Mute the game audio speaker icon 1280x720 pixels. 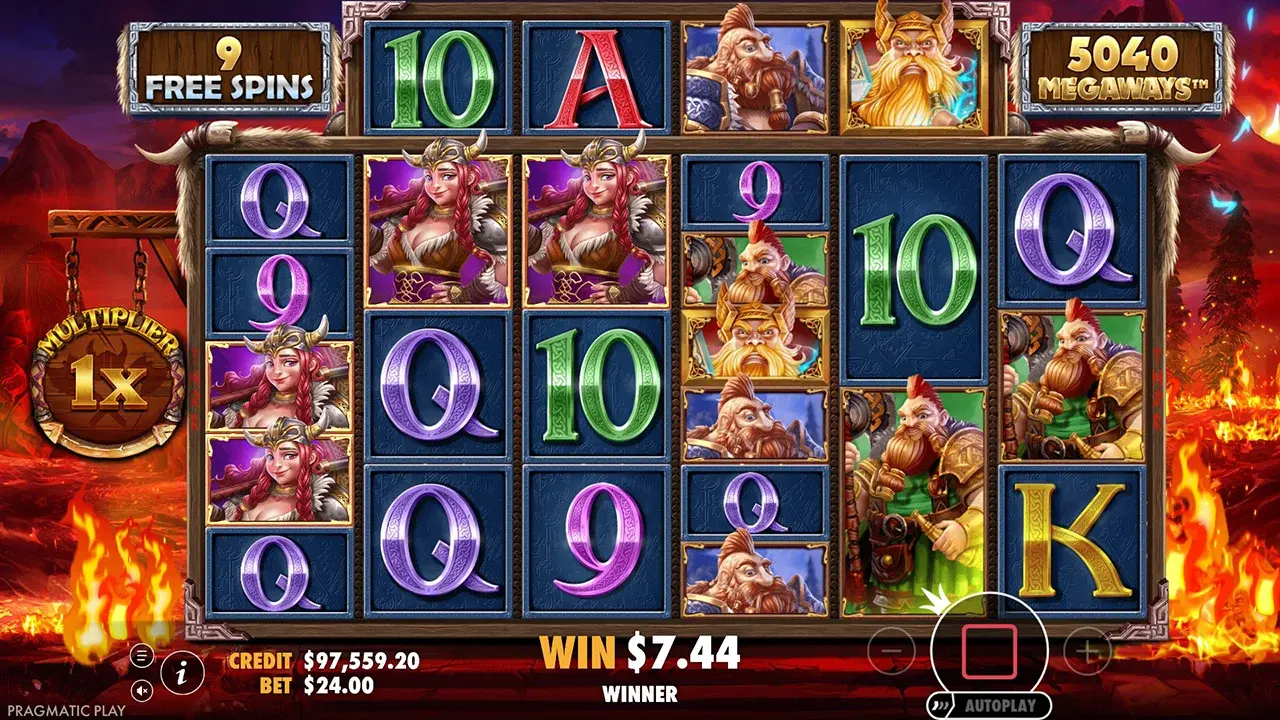[140, 692]
